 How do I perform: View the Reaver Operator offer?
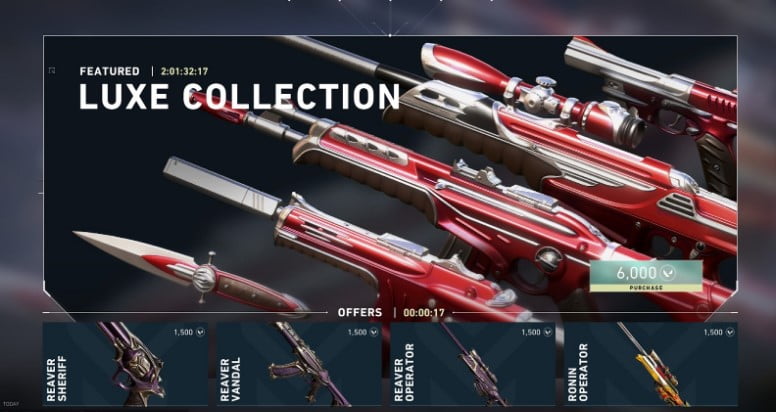point(472,364)
